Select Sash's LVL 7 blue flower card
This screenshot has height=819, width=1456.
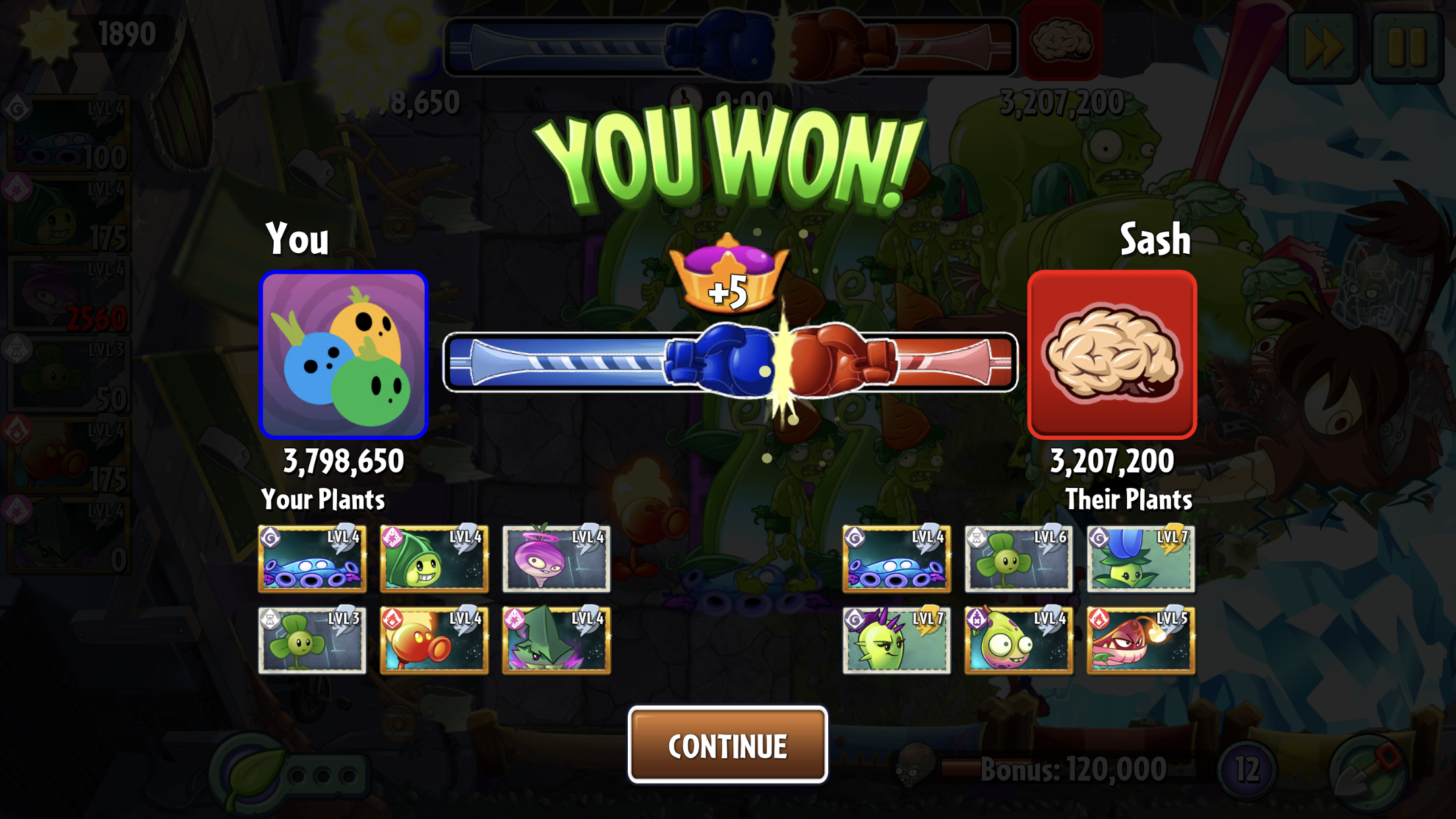point(1140,559)
